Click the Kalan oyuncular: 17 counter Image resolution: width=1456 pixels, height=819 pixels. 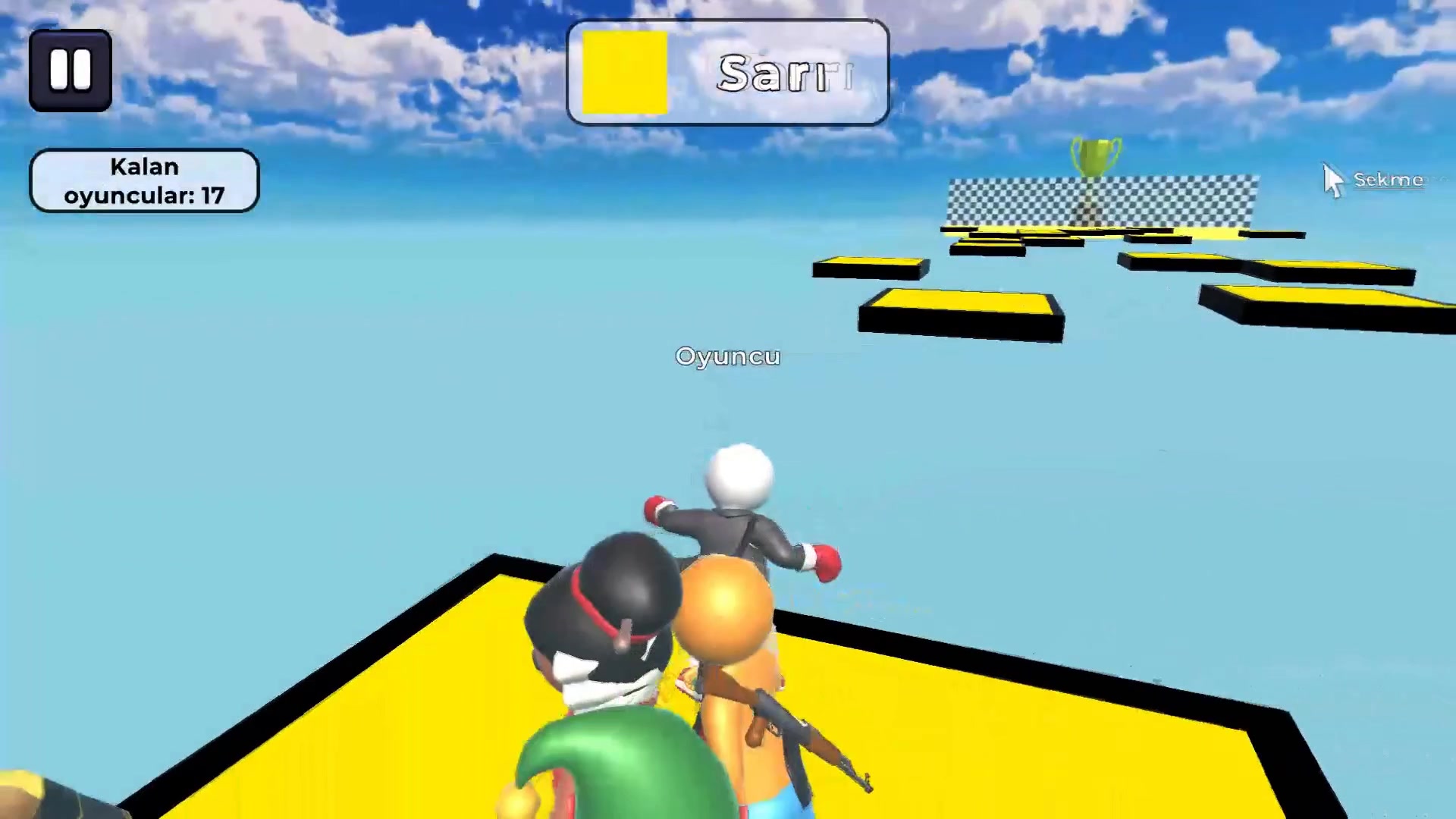pos(144,180)
